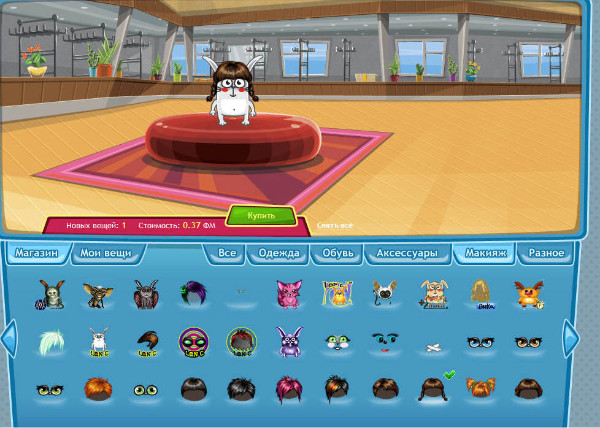Go to the next items page arrow

(x=571, y=338)
